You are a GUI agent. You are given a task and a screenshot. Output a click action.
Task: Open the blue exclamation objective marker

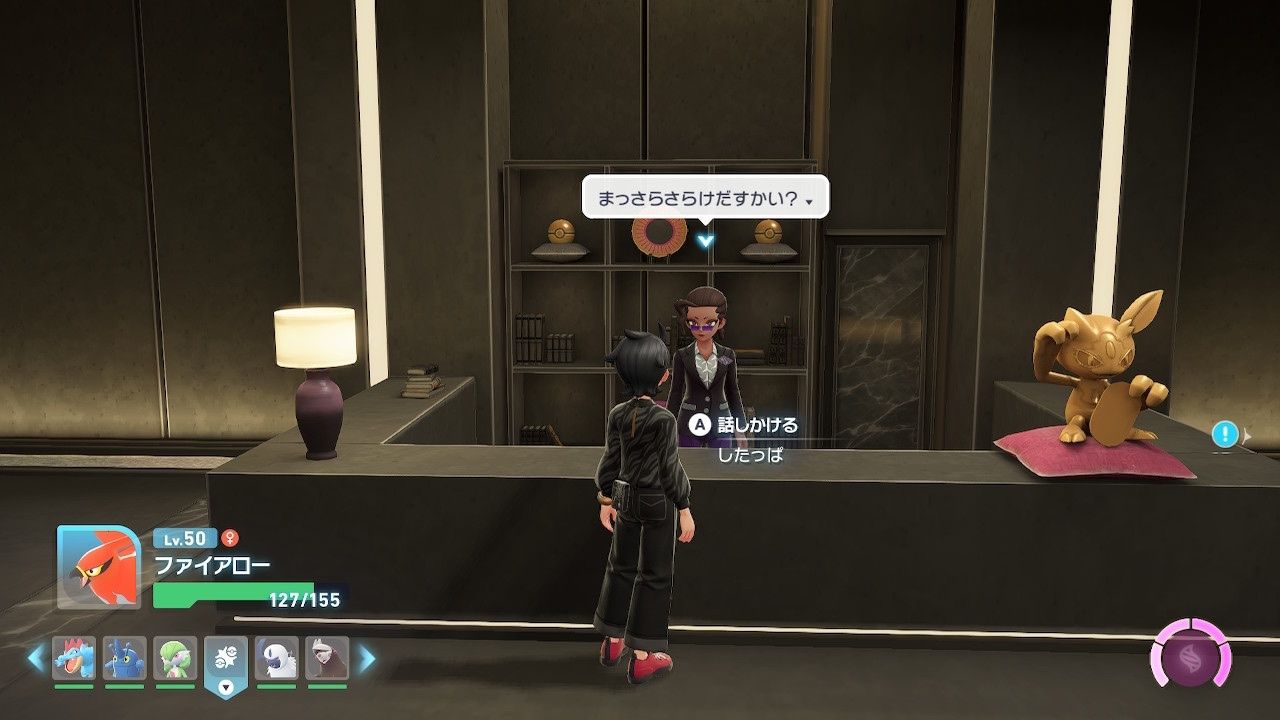1225,434
